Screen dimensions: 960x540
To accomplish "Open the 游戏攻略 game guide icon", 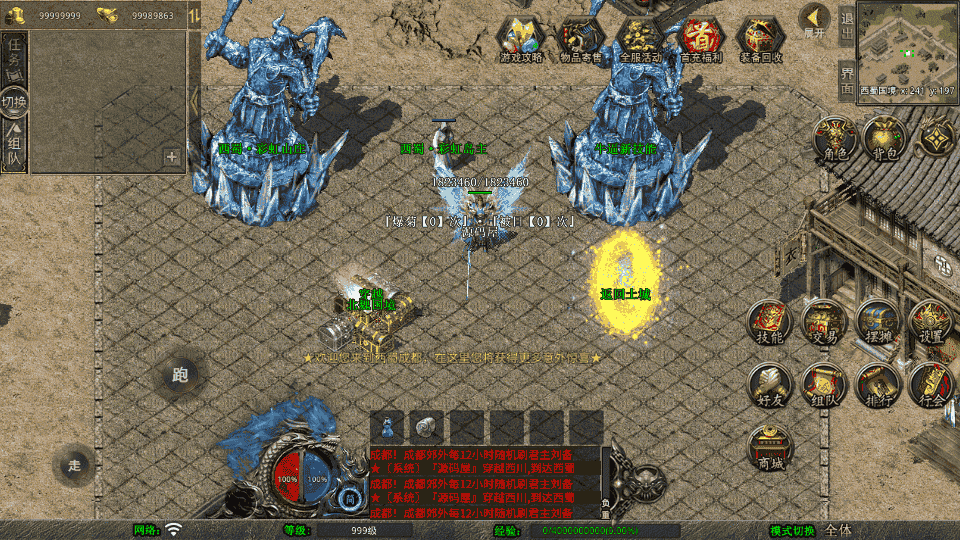I will tap(522, 38).
